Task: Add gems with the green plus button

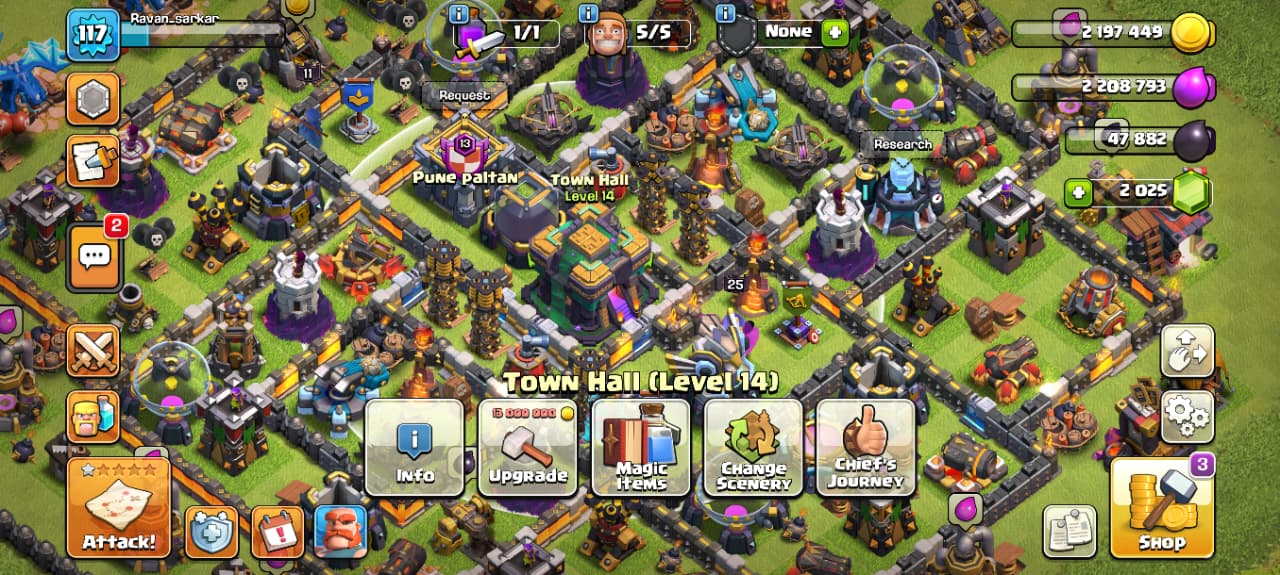Action: (x=1078, y=192)
